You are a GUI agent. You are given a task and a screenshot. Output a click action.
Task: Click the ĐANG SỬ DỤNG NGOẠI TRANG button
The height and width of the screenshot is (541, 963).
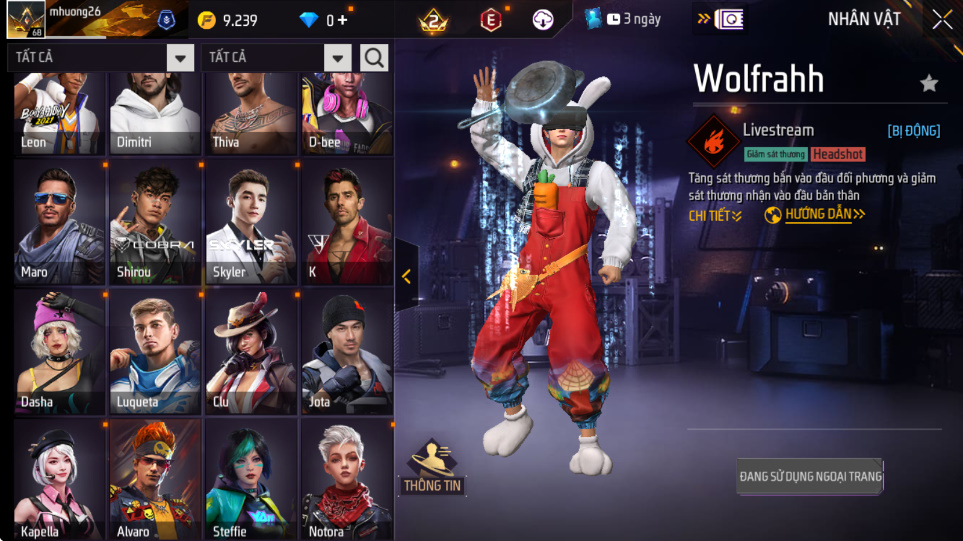pos(810,477)
